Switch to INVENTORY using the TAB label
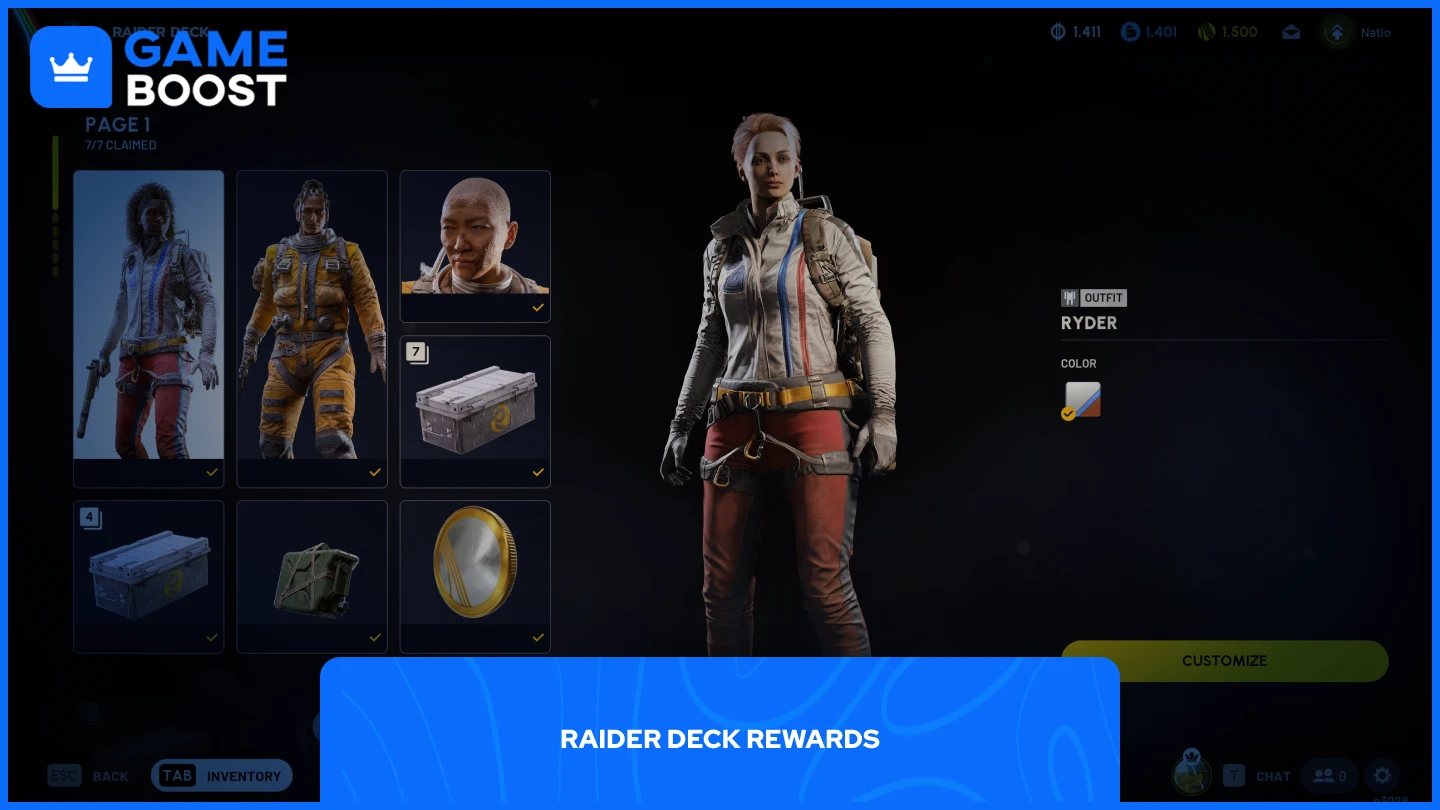Viewport: 1440px width, 810px height. 177,775
